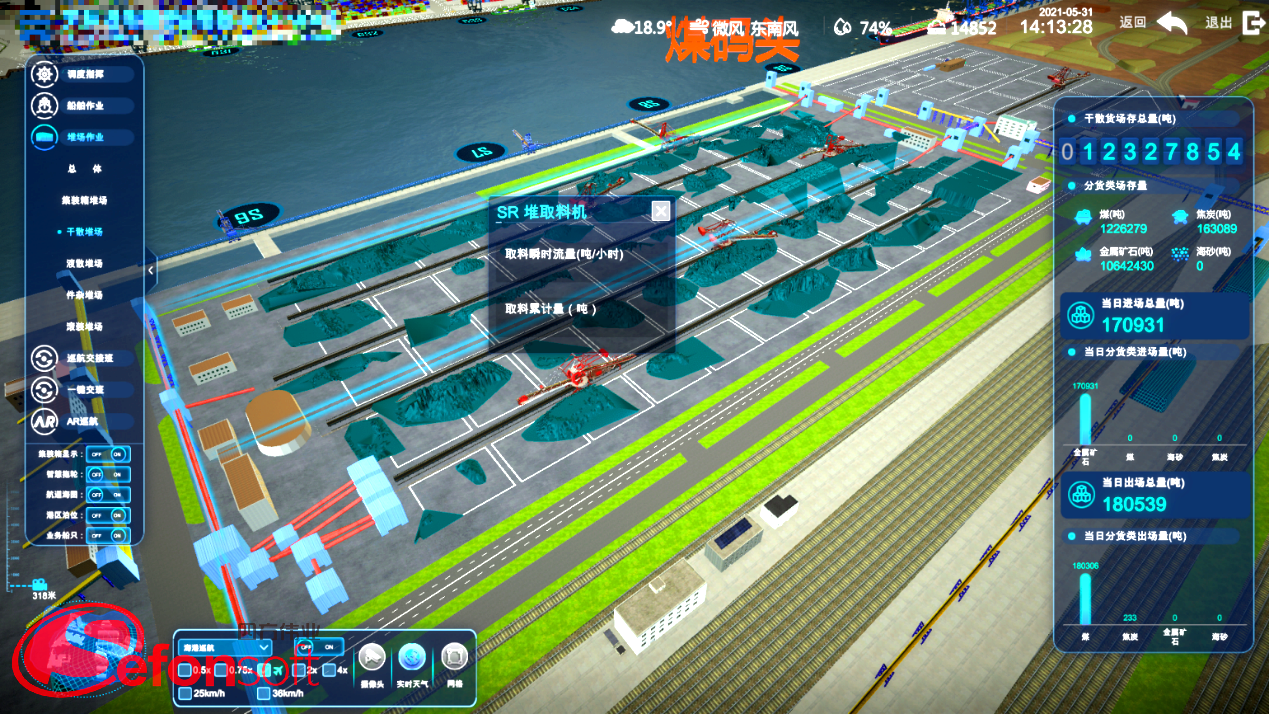
Task: Toggle the cruise OFF/ON switch
Action: point(320,646)
